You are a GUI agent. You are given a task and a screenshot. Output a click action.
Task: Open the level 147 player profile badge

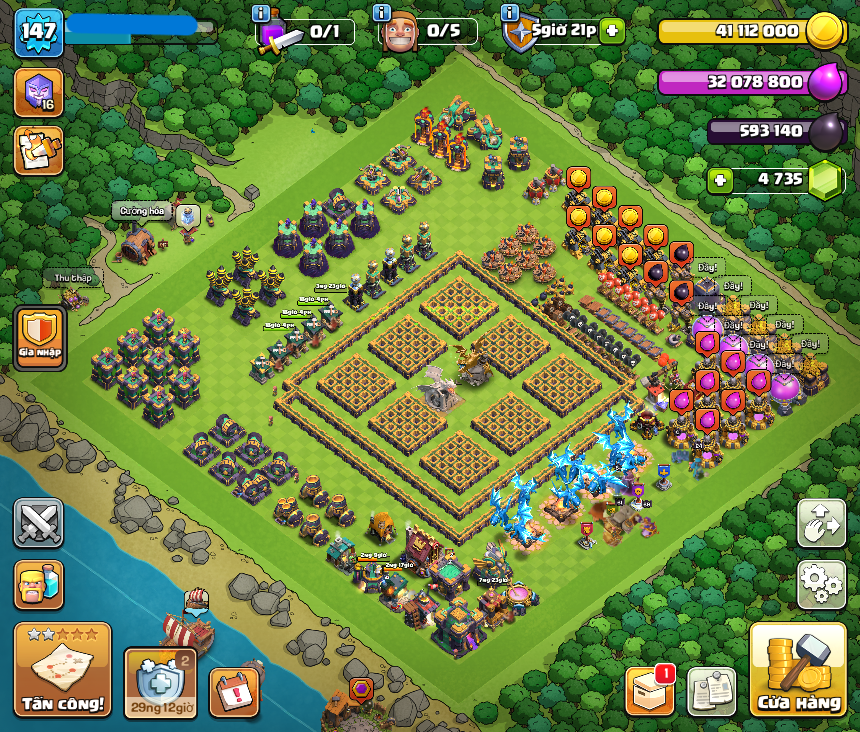tap(38, 33)
